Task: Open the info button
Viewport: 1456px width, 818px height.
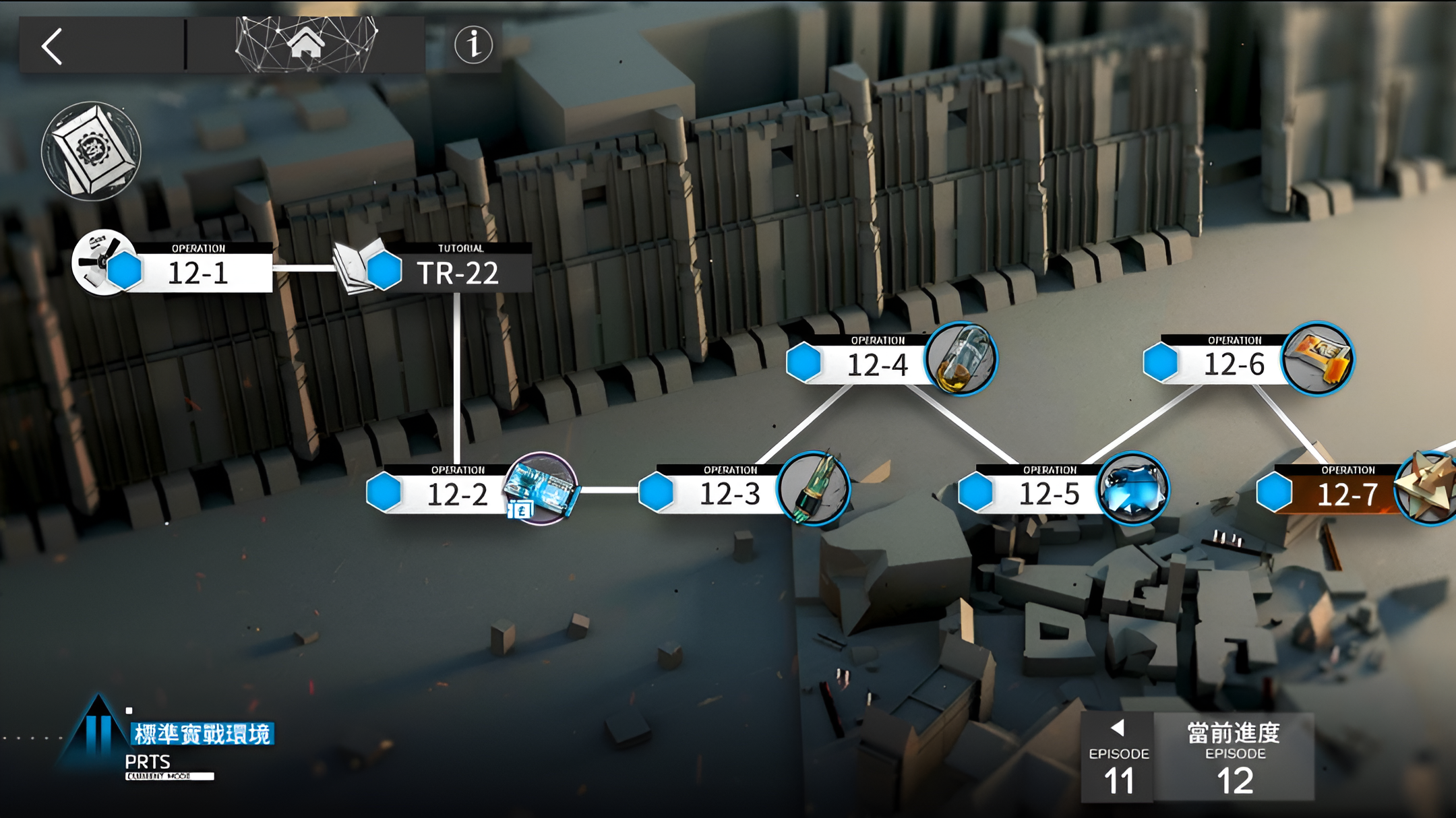Action: click(x=473, y=45)
